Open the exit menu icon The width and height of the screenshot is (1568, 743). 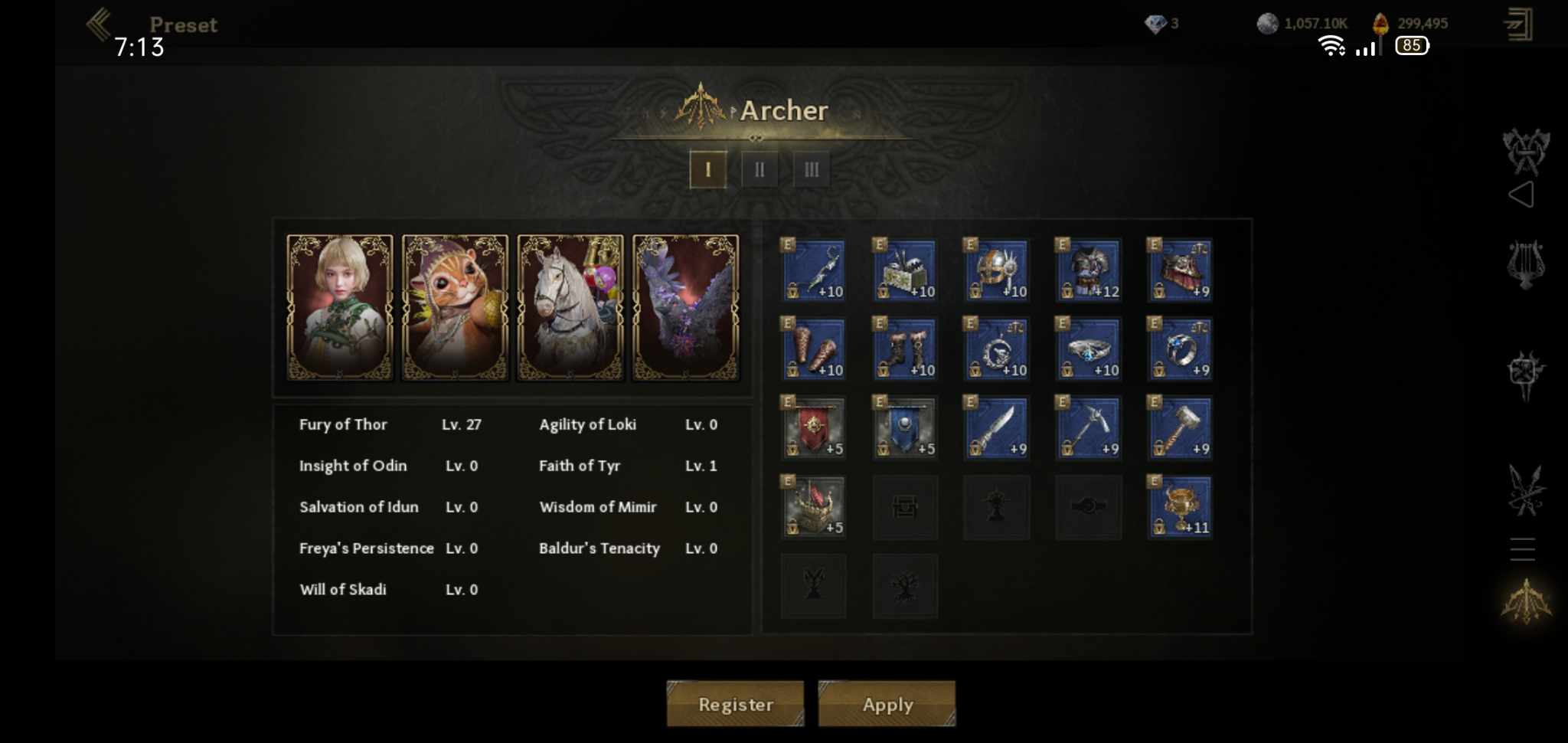[1517, 25]
